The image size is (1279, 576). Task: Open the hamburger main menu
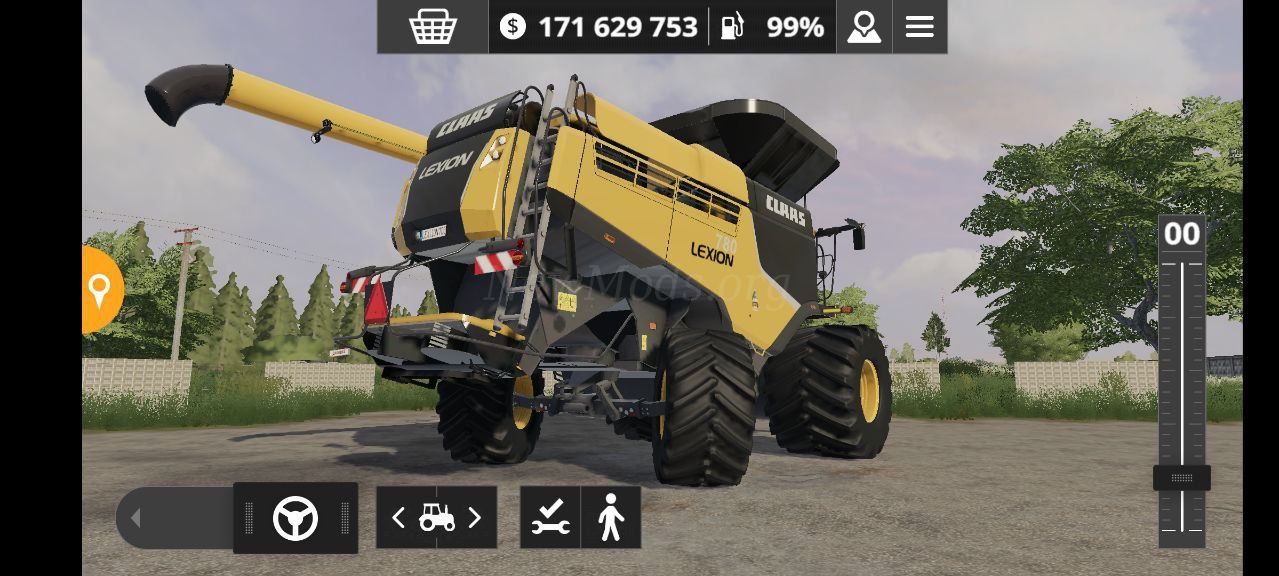[x=919, y=27]
